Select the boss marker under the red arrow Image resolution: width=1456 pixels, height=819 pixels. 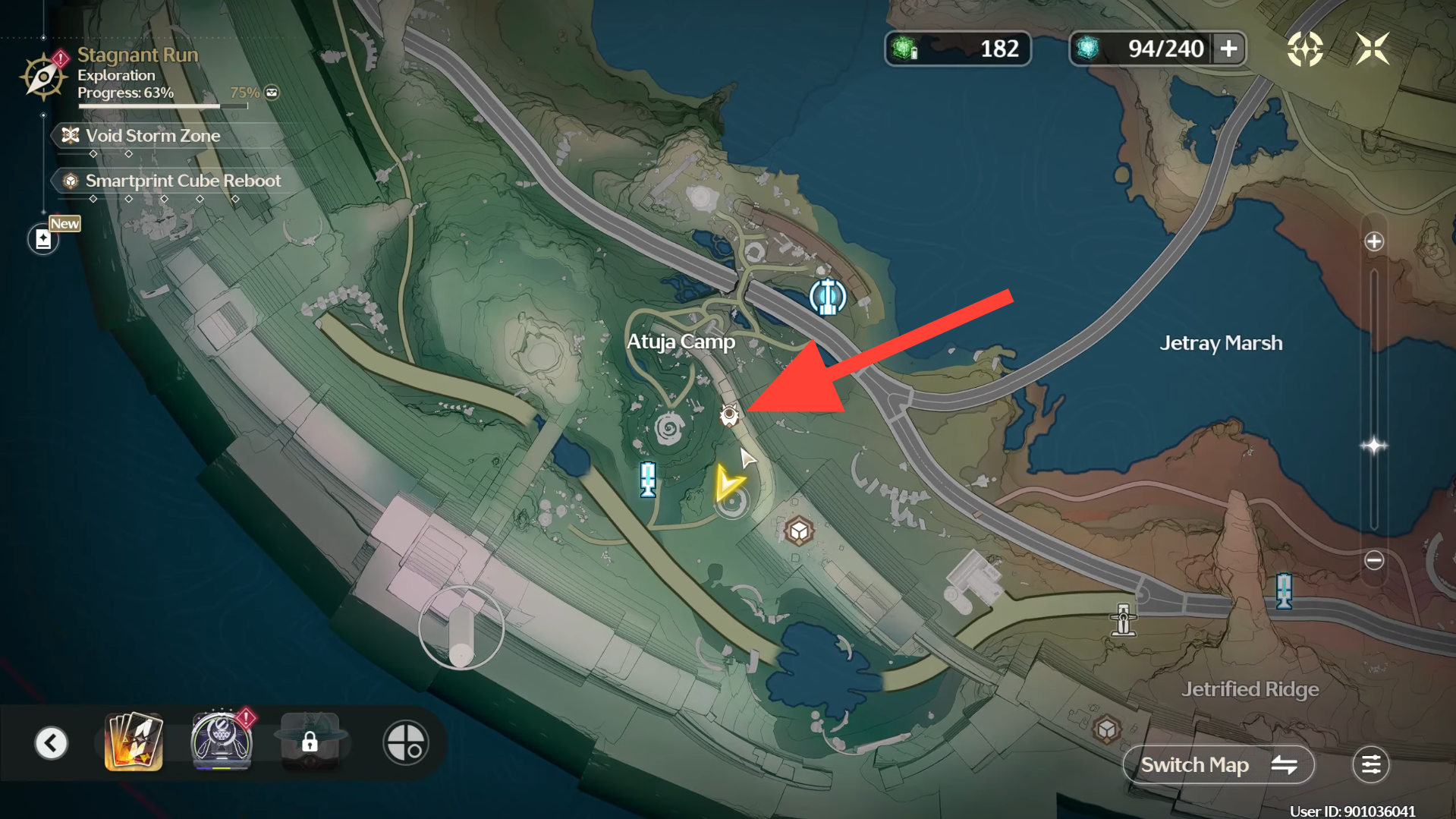tap(729, 414)
